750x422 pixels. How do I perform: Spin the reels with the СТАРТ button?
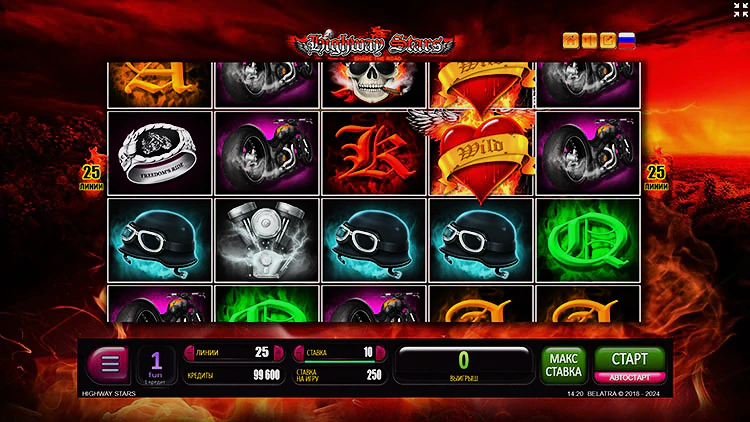coord(629,357)
